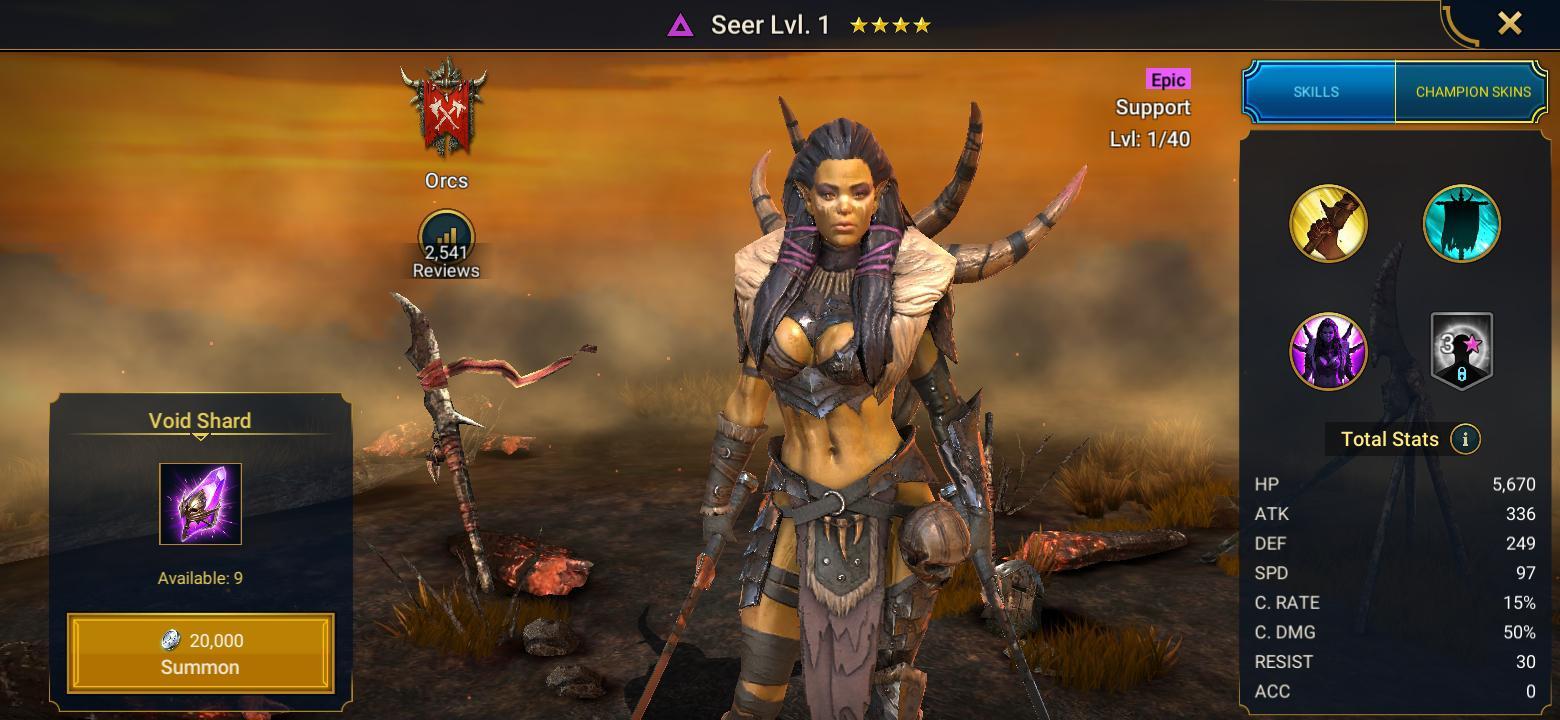
Task: Show the purple Seer portrait skill
Action: 1328,351
